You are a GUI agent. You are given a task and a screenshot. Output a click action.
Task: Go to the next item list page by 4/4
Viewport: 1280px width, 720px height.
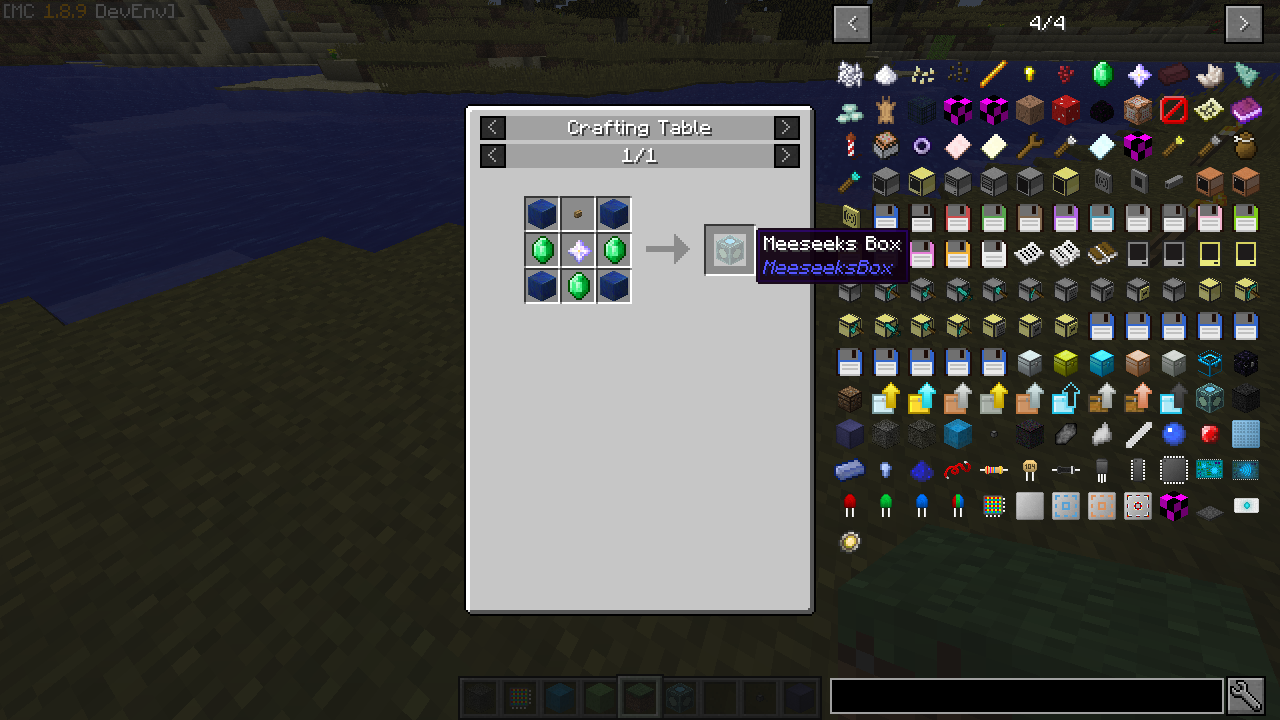click(1243, 24)
